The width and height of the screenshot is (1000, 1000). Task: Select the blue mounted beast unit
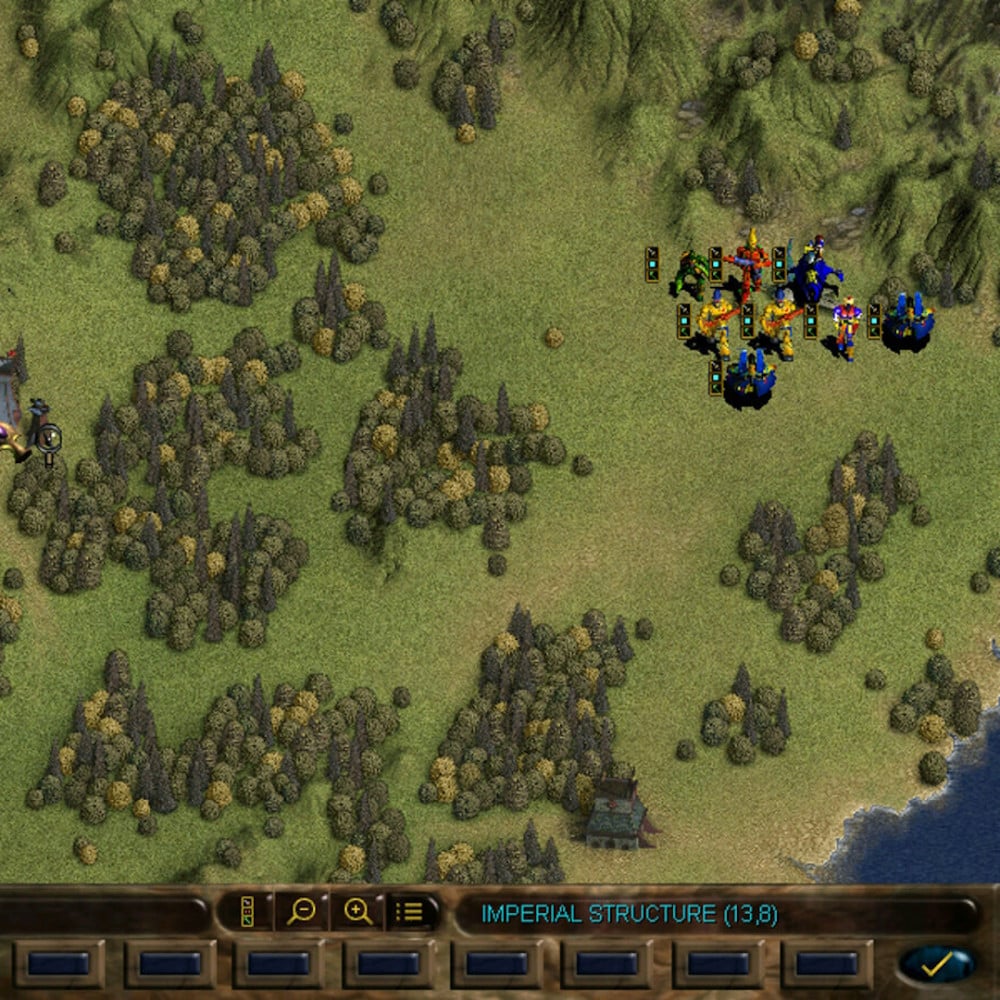pos(814,270)
